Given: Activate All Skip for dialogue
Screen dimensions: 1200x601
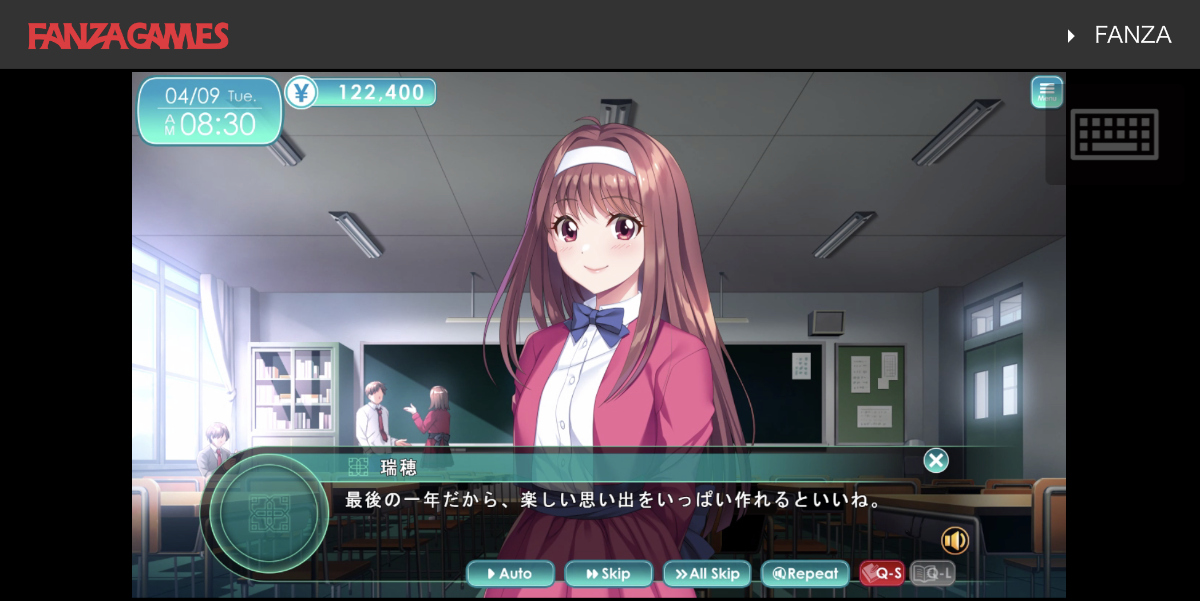Looking at the screenshot, I should [x=707, y=574].
